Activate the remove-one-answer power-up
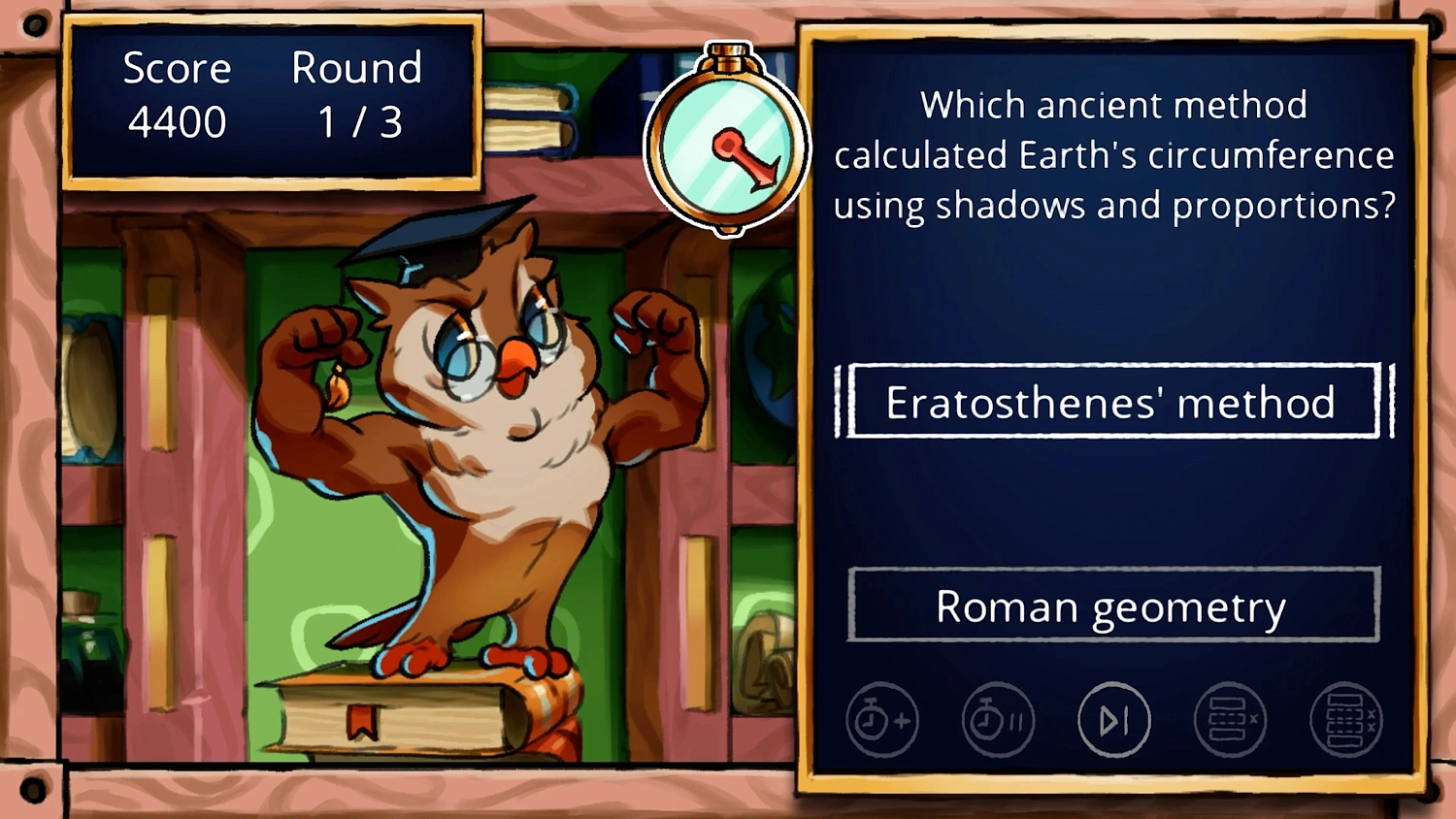Screen dimensions: 1456x819 tap(1231, 720)
